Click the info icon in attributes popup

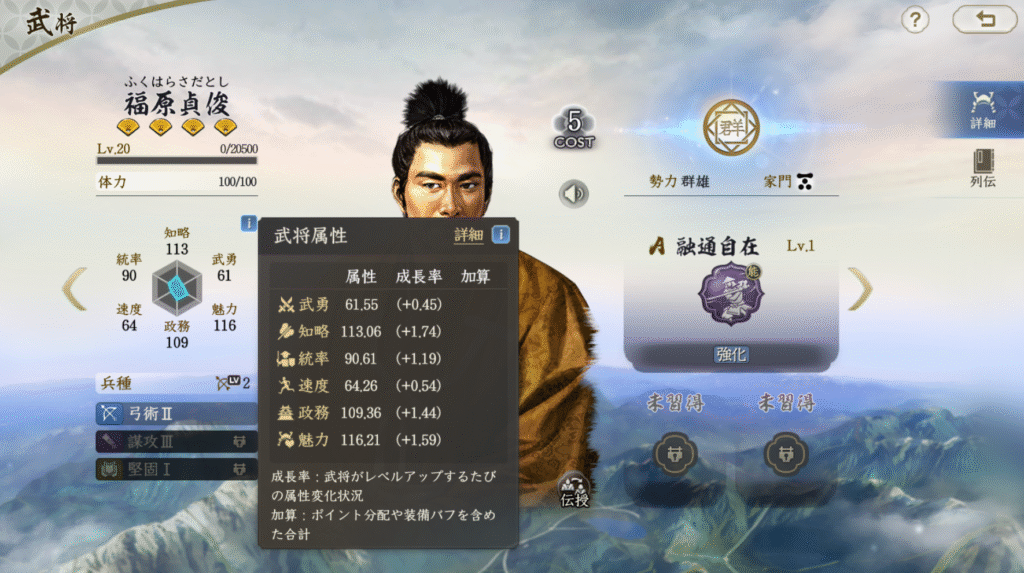500,235
